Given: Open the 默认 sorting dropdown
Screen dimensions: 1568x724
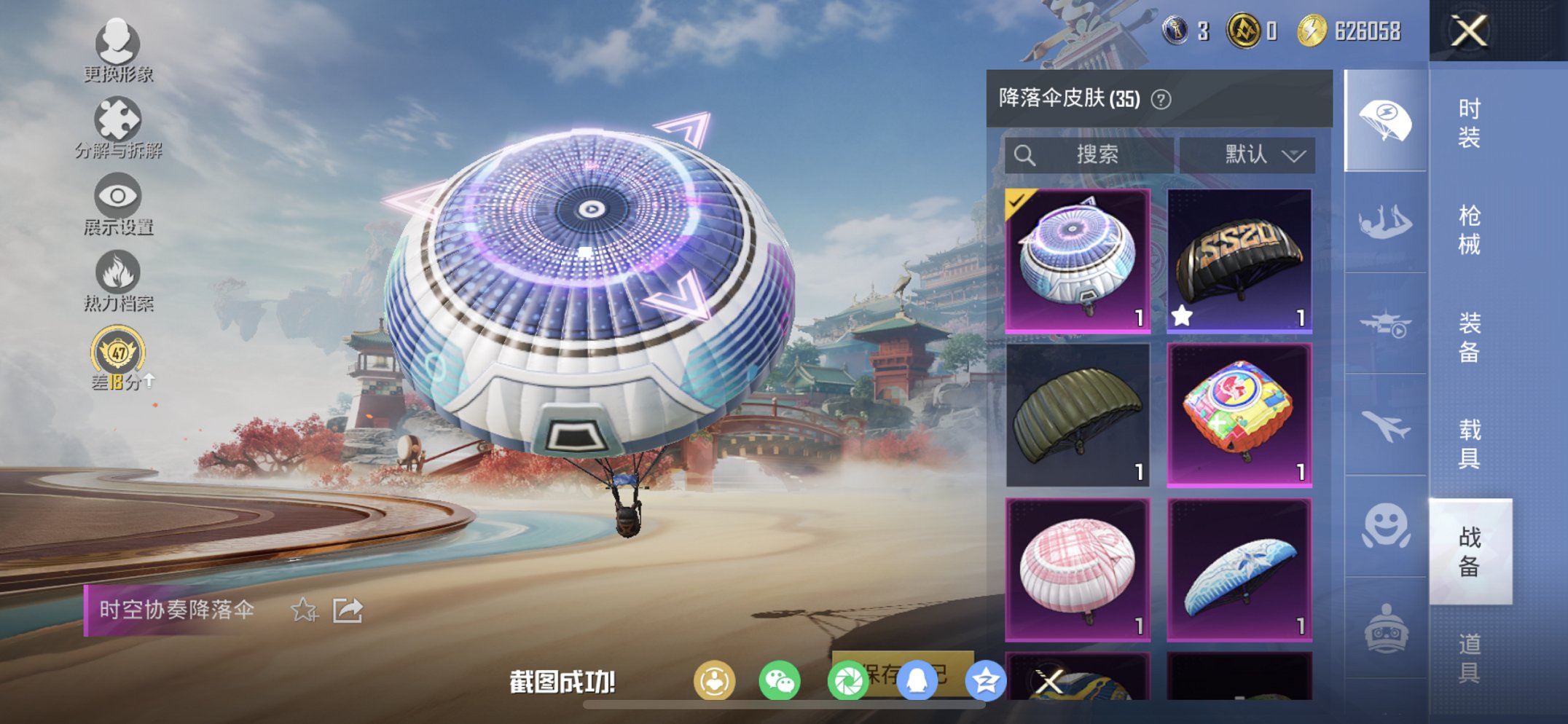Looking at the screenshot, I should tap(1253, 154).
